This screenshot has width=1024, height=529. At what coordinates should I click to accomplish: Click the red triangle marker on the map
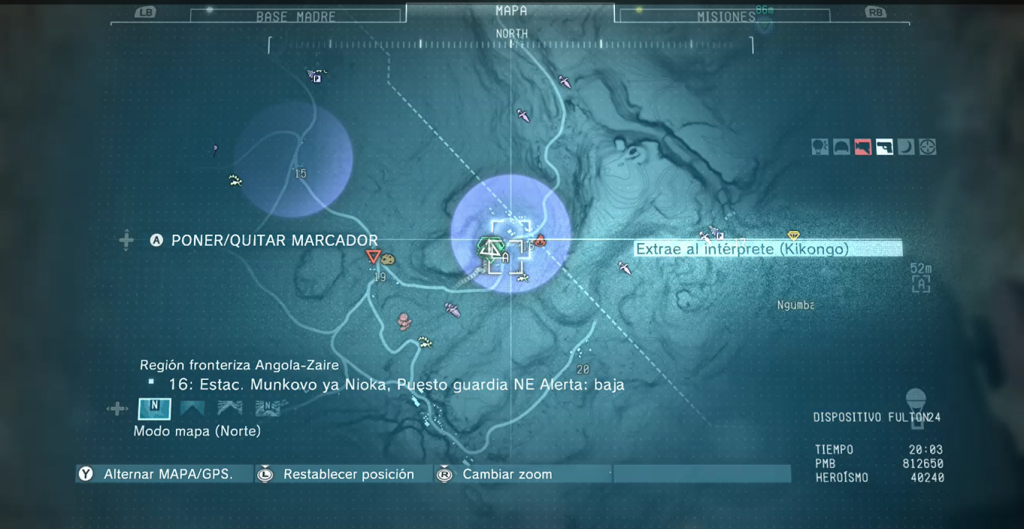372,257
